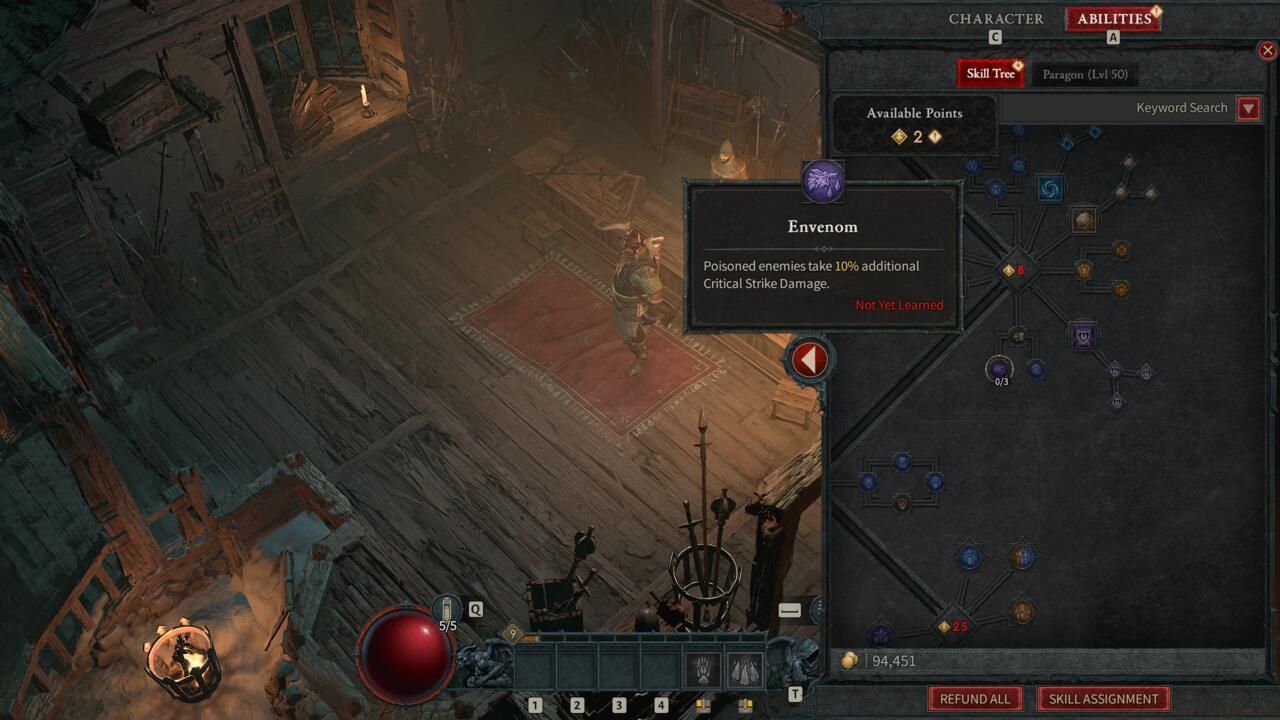Open Skill Assignment
Screen dimensions: 1280x720
pos(1103,699)
